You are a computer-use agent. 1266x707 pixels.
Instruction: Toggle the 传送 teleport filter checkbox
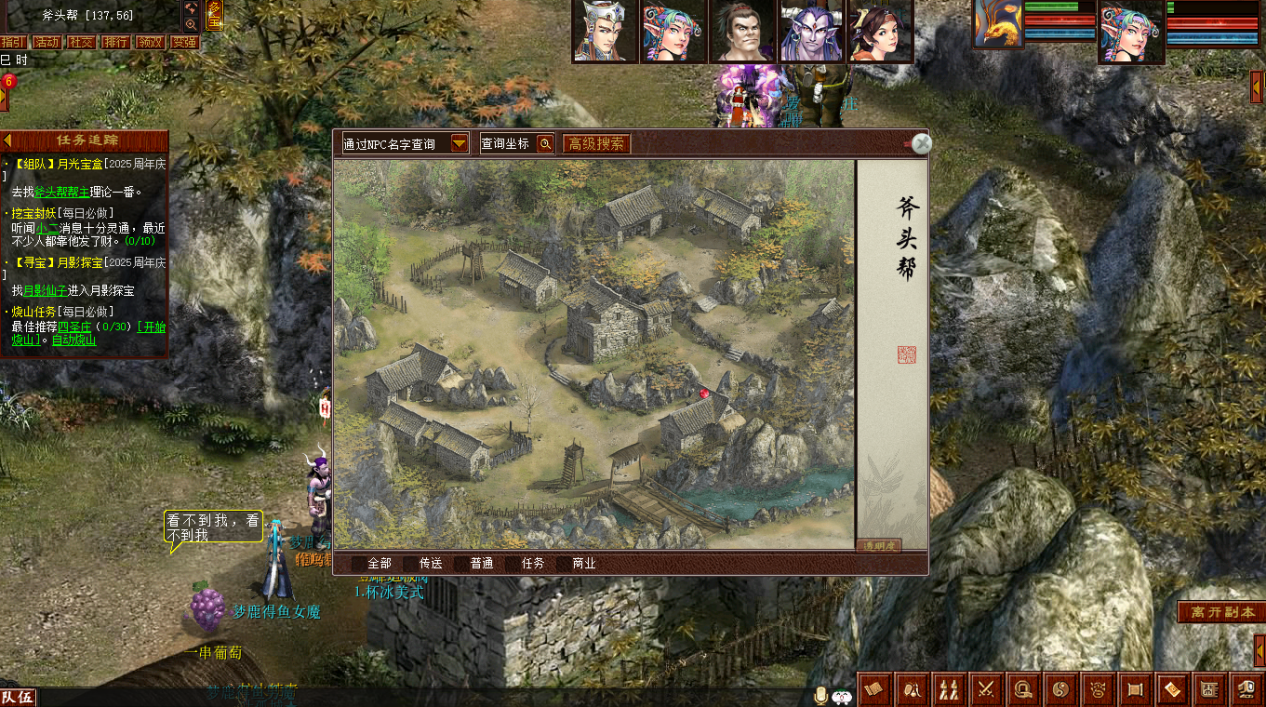410,564
